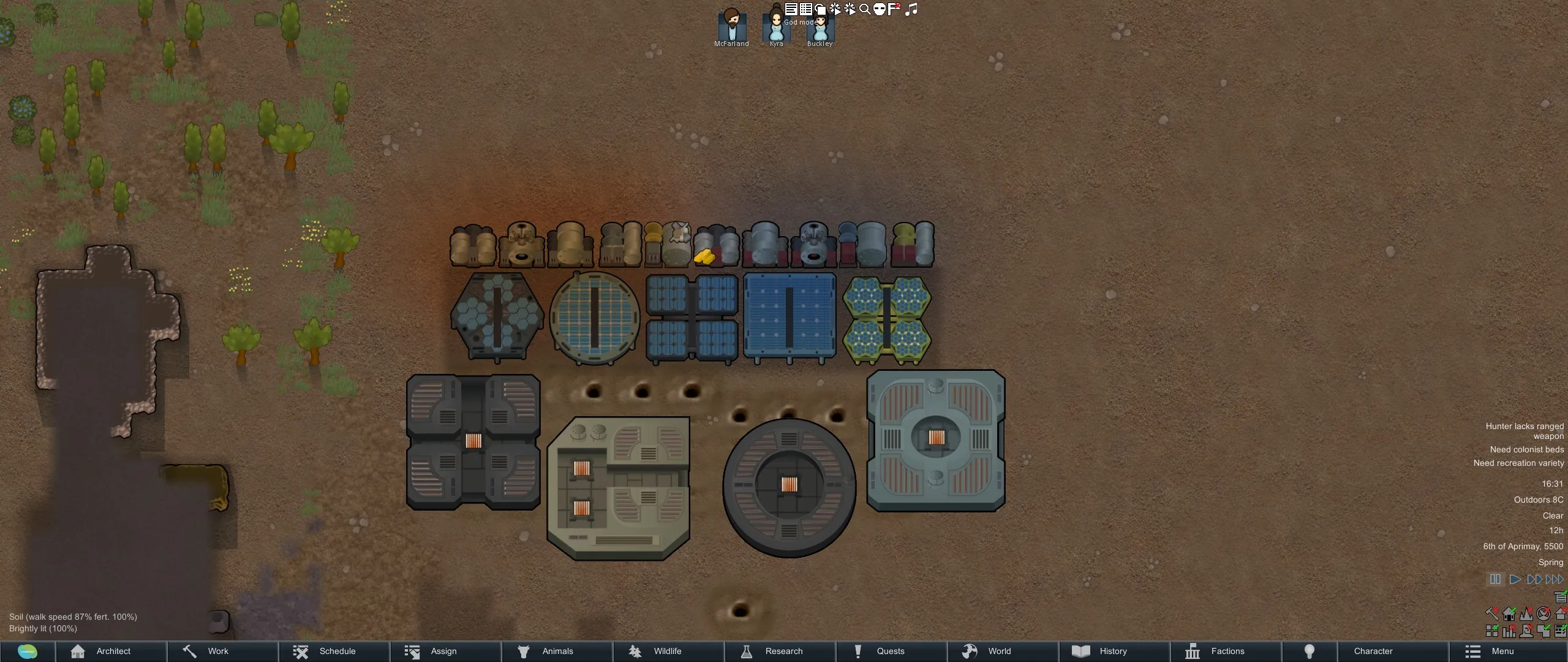This screenshot has width=1568, height=662.
Task: Click the Need colonist beds alert
Action: [x=1526, y=449]
